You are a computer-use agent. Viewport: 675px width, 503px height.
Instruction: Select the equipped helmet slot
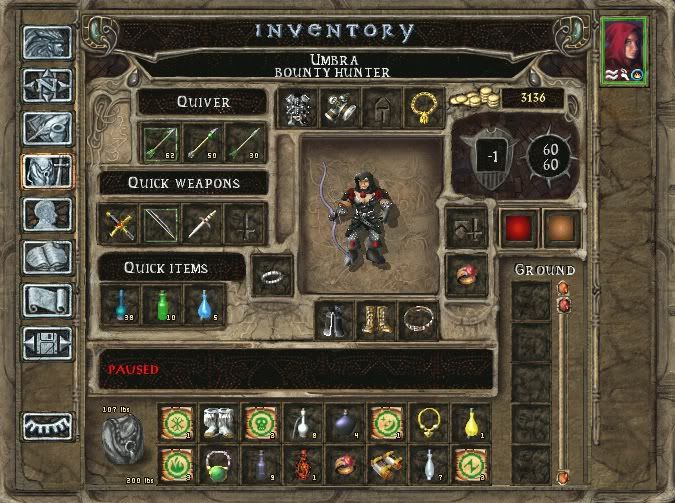click(x=380, y=107)
